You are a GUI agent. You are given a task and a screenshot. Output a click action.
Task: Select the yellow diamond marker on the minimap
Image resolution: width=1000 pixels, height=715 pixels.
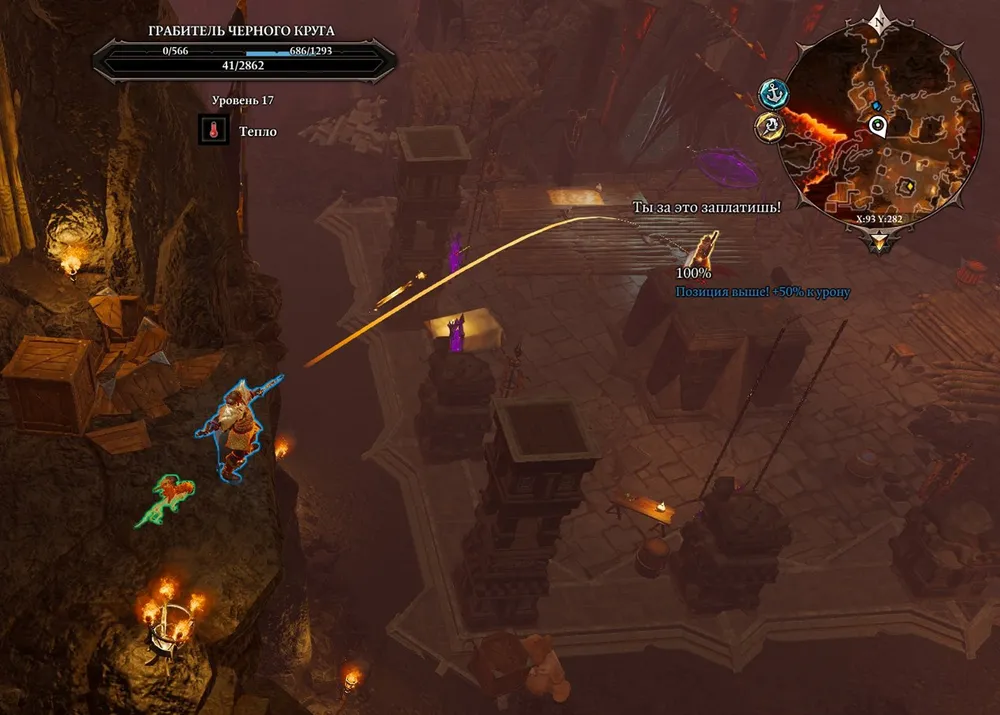904,185
